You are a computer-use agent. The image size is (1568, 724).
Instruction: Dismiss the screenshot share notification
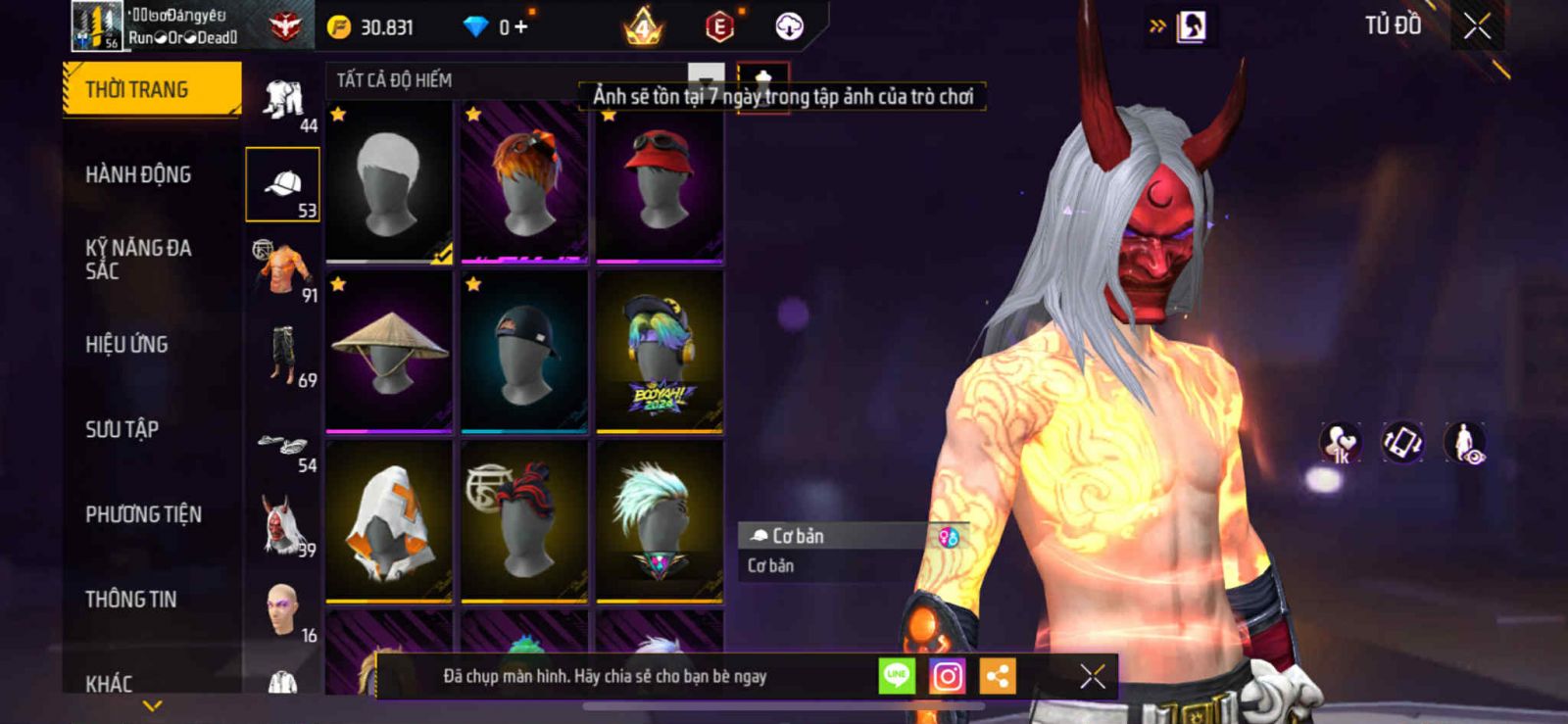tap(1092, 676)
